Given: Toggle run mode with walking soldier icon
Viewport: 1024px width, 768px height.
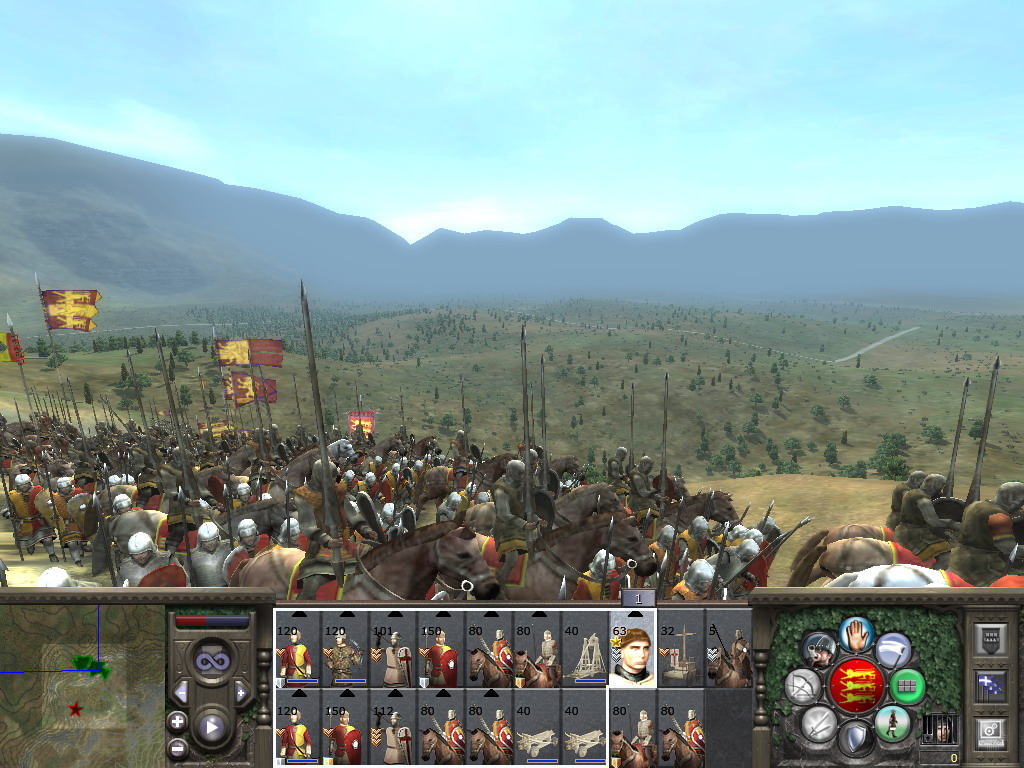Looking at the screenshot, I should tap(891, 723).
